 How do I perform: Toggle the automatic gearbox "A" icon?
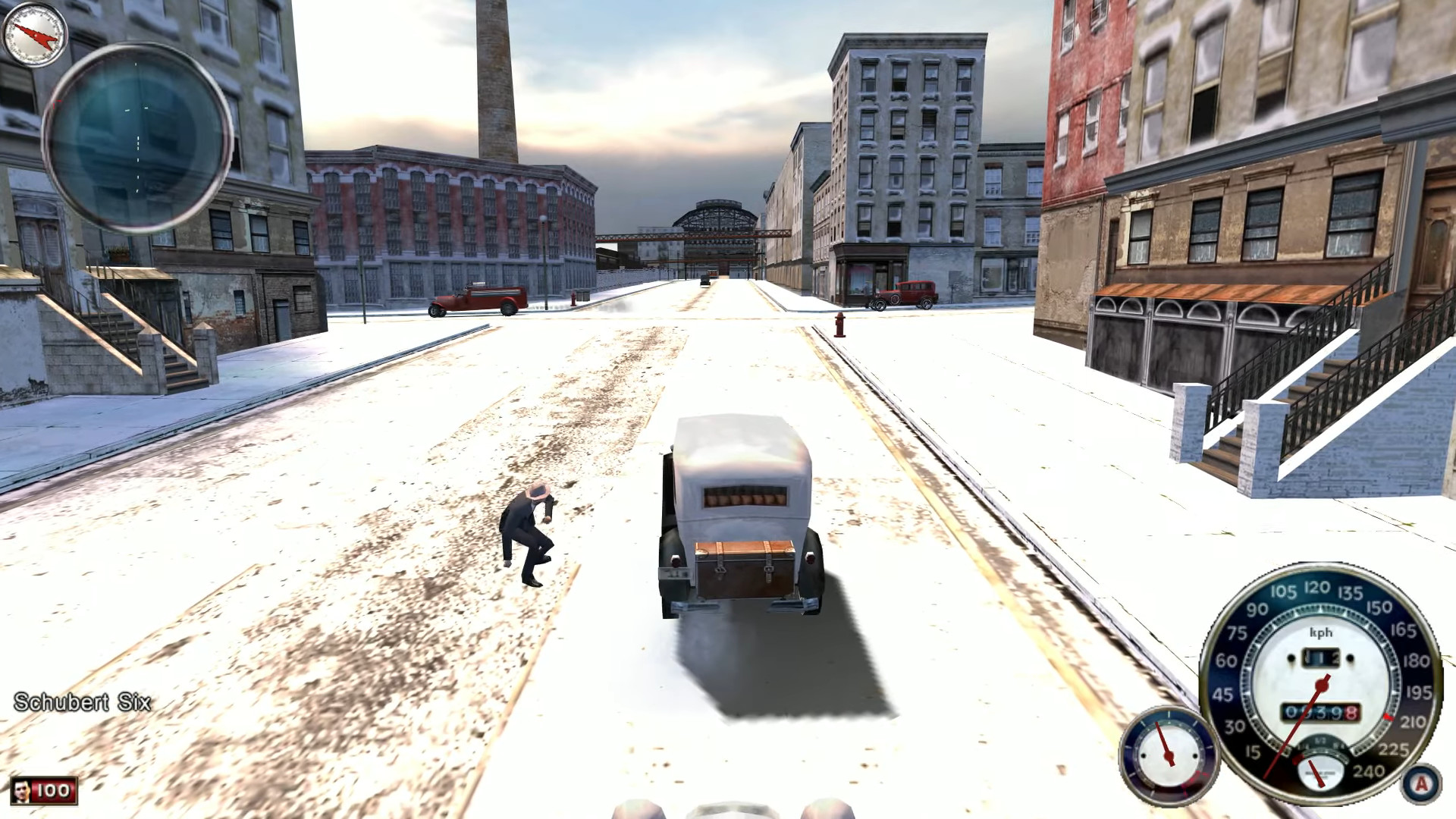1422,783
